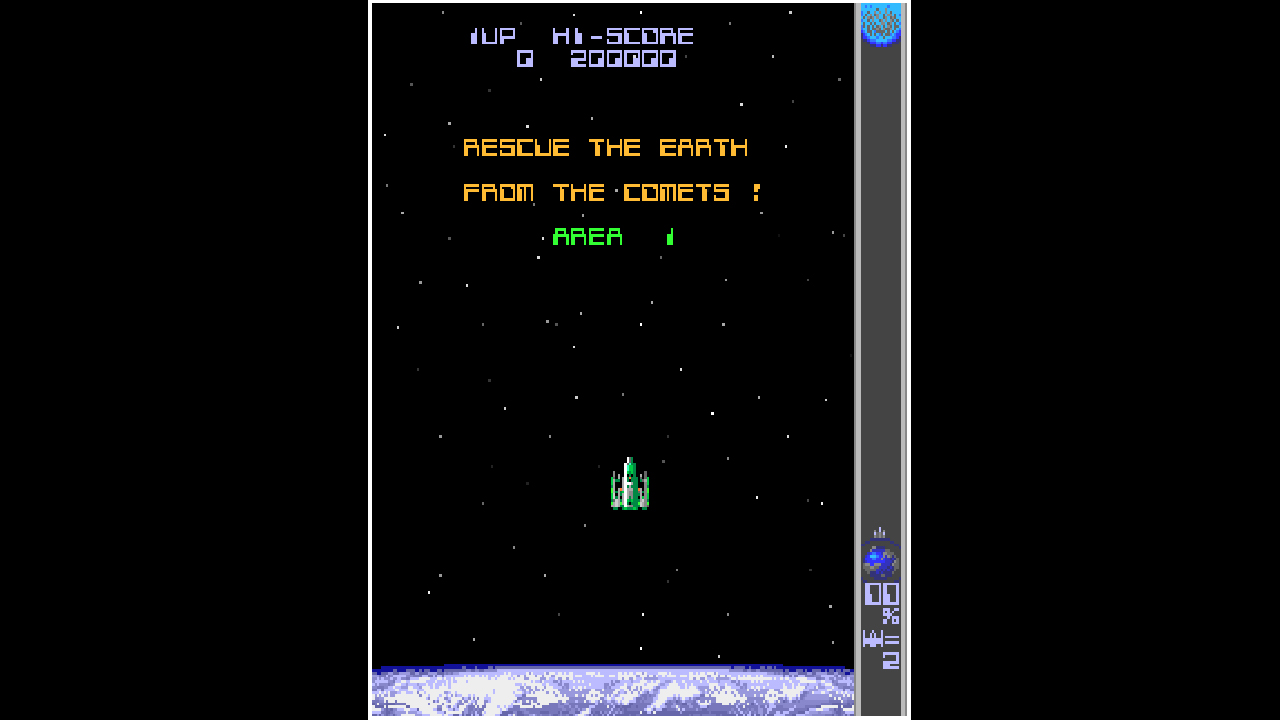Viewport: 1280px width, 720px height.
Task: Click the exclamation mark after COMETS
Action: (x=758, y=192)
